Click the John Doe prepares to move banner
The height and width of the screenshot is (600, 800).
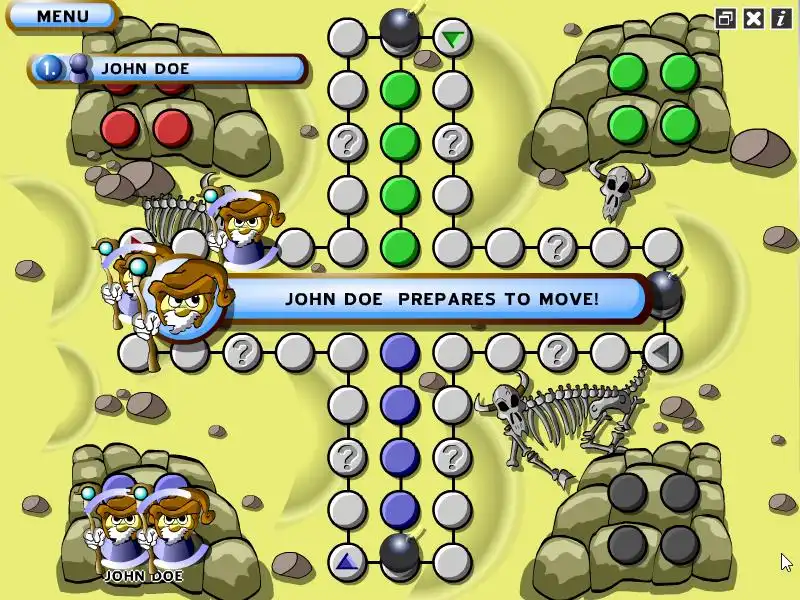click(x=440, y=298)
